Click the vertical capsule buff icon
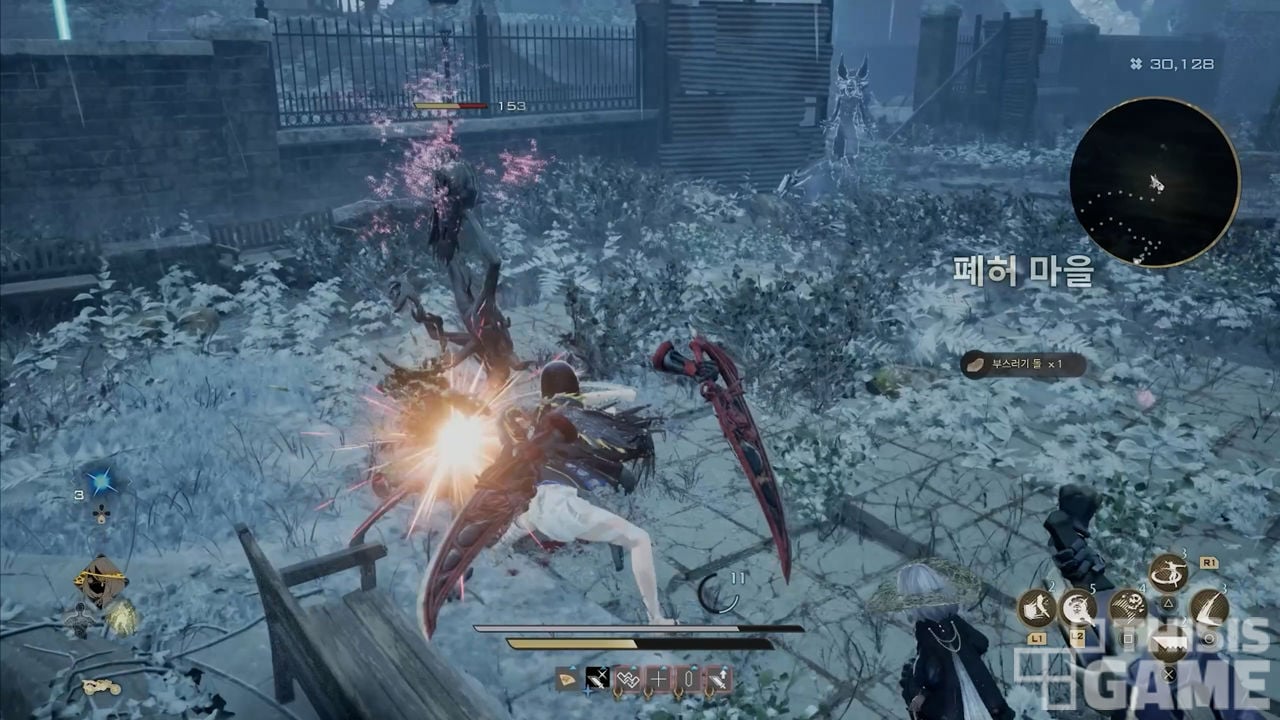 click(x=688, y=679)
